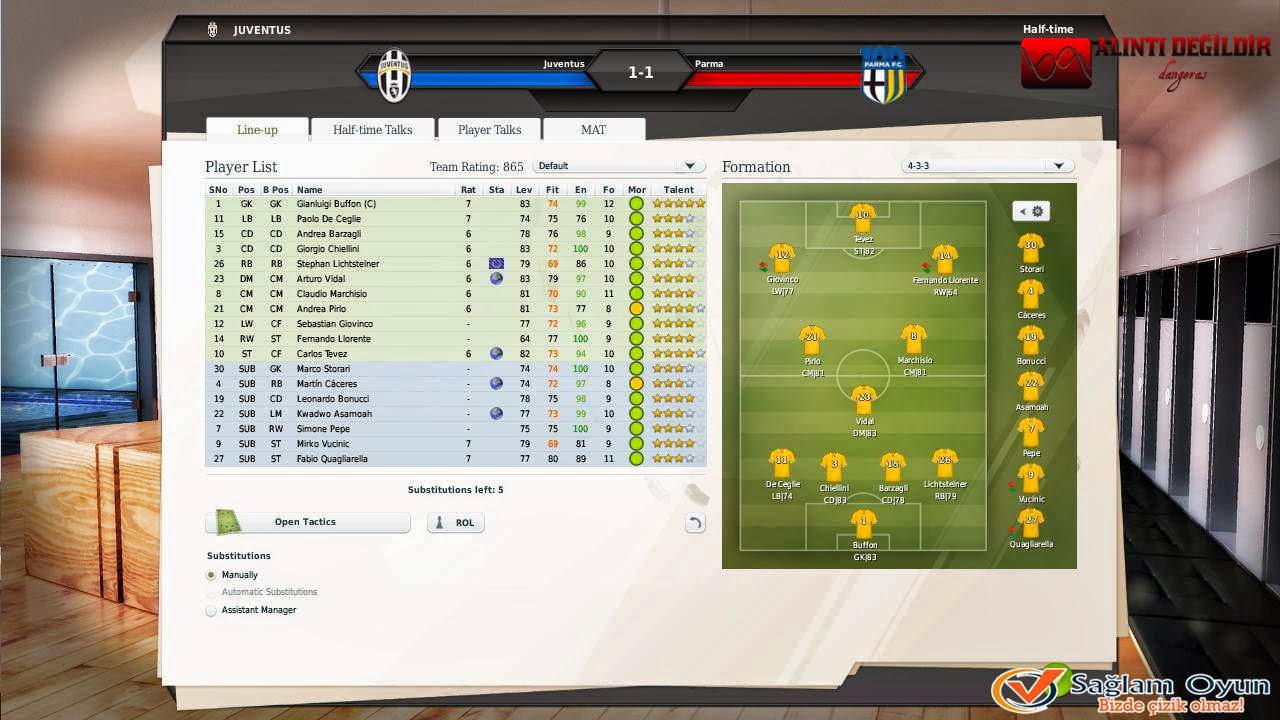The height and width of the screenshot is (720, 1280).
Task: Switch to the Half-time Talks tab
Action: coord(373,129)
